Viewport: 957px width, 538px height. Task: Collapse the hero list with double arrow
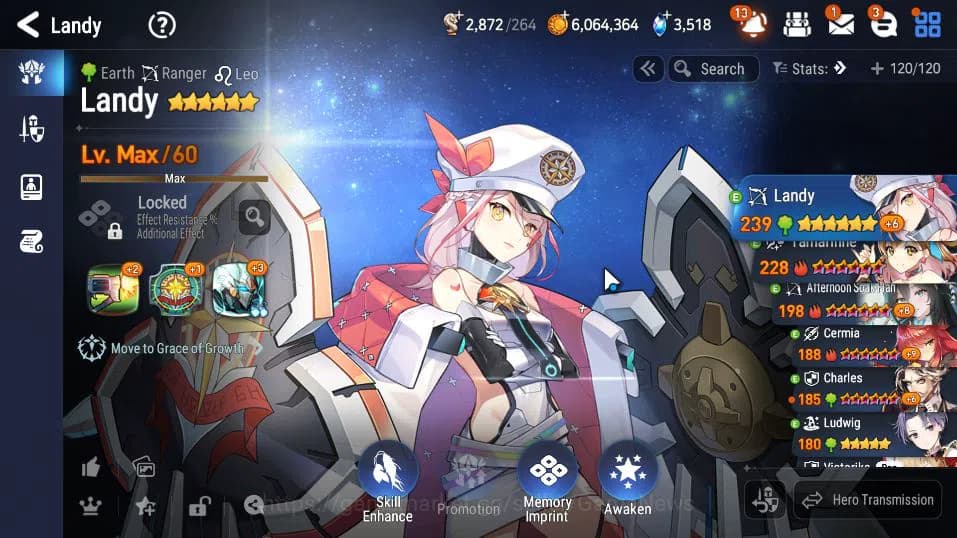pos(648,69)
